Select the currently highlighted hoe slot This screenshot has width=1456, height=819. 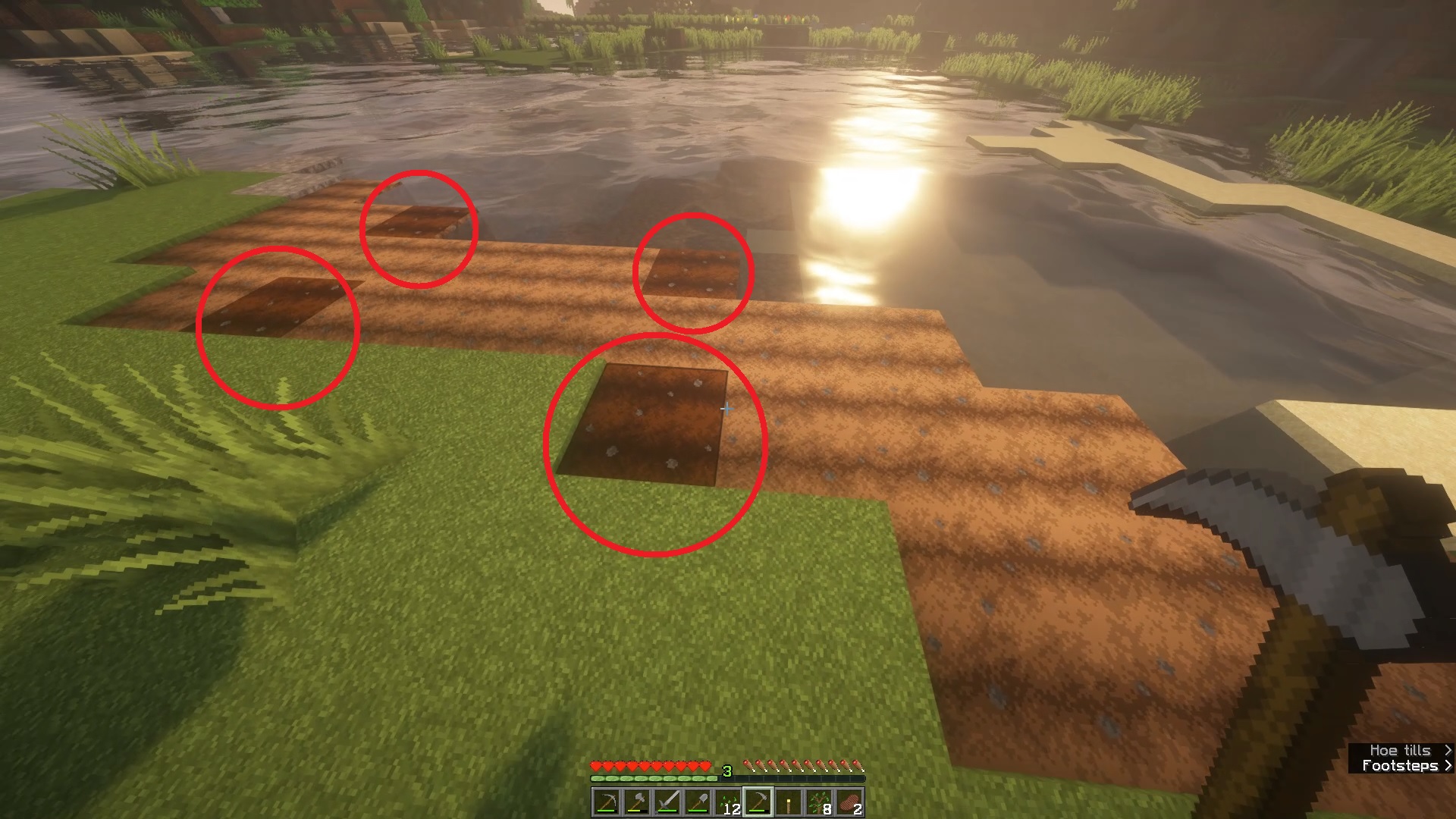pyautogui.click(x=758, y=800)
